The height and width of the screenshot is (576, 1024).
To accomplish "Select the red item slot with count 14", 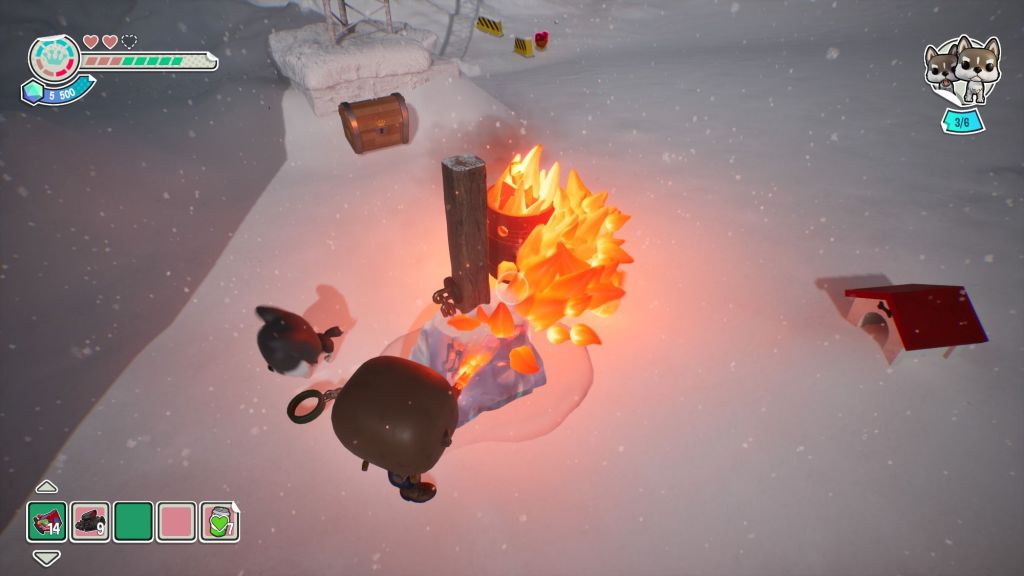I will tap(47, 522).
